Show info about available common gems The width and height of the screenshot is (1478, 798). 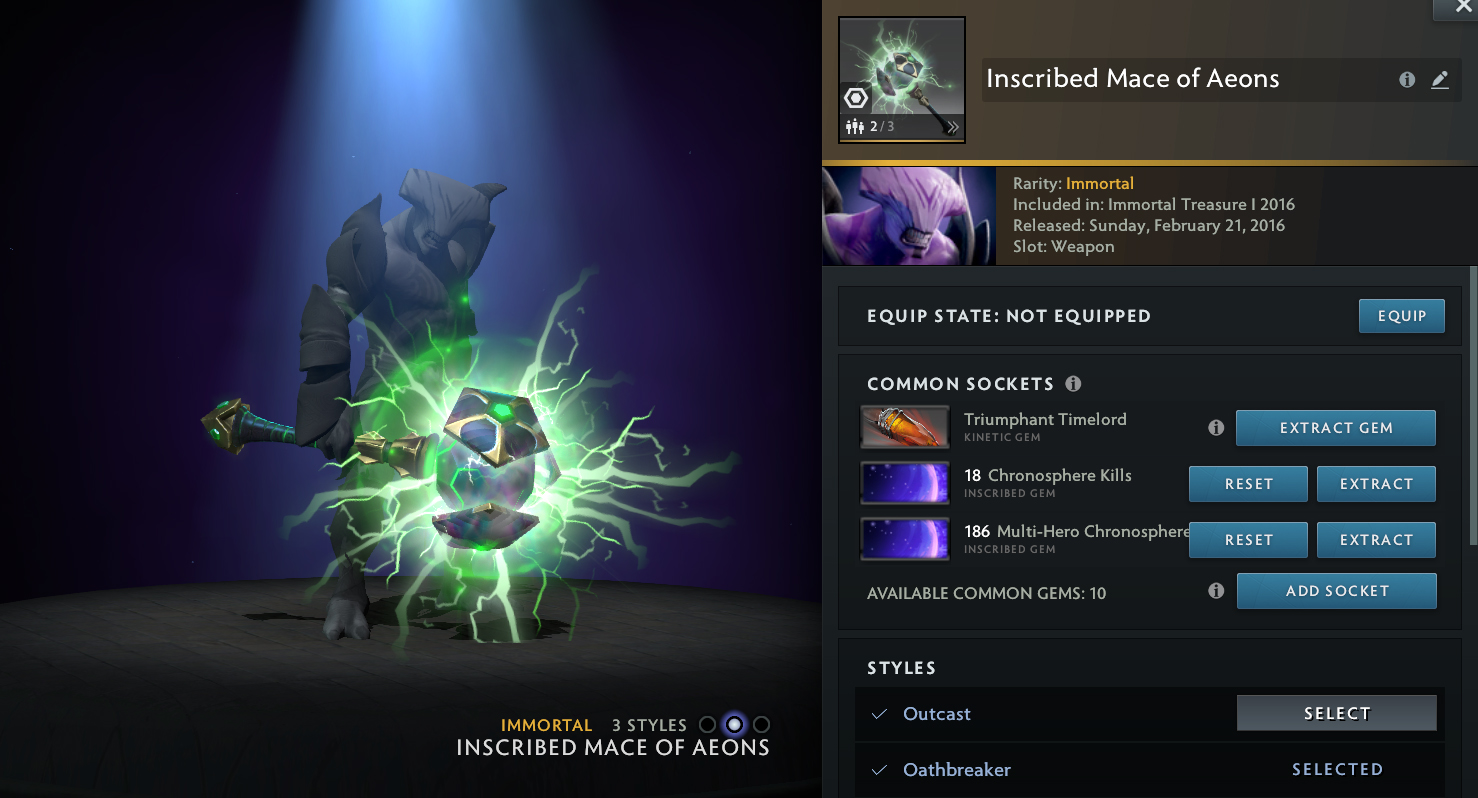pyautogui.click(x=1216, y=591)
